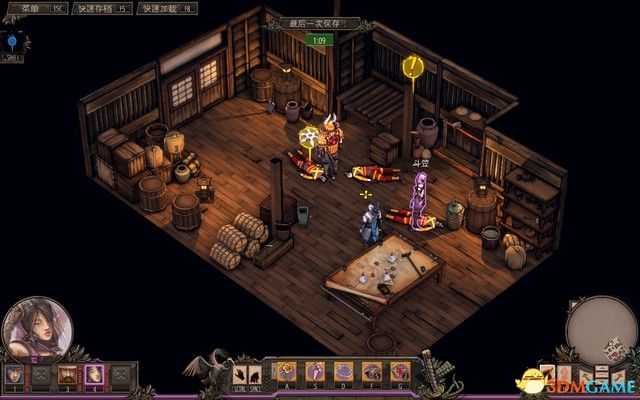Activate the second skill icon labeled S
This screenshot has height=400, width=640.
[314, 372]
